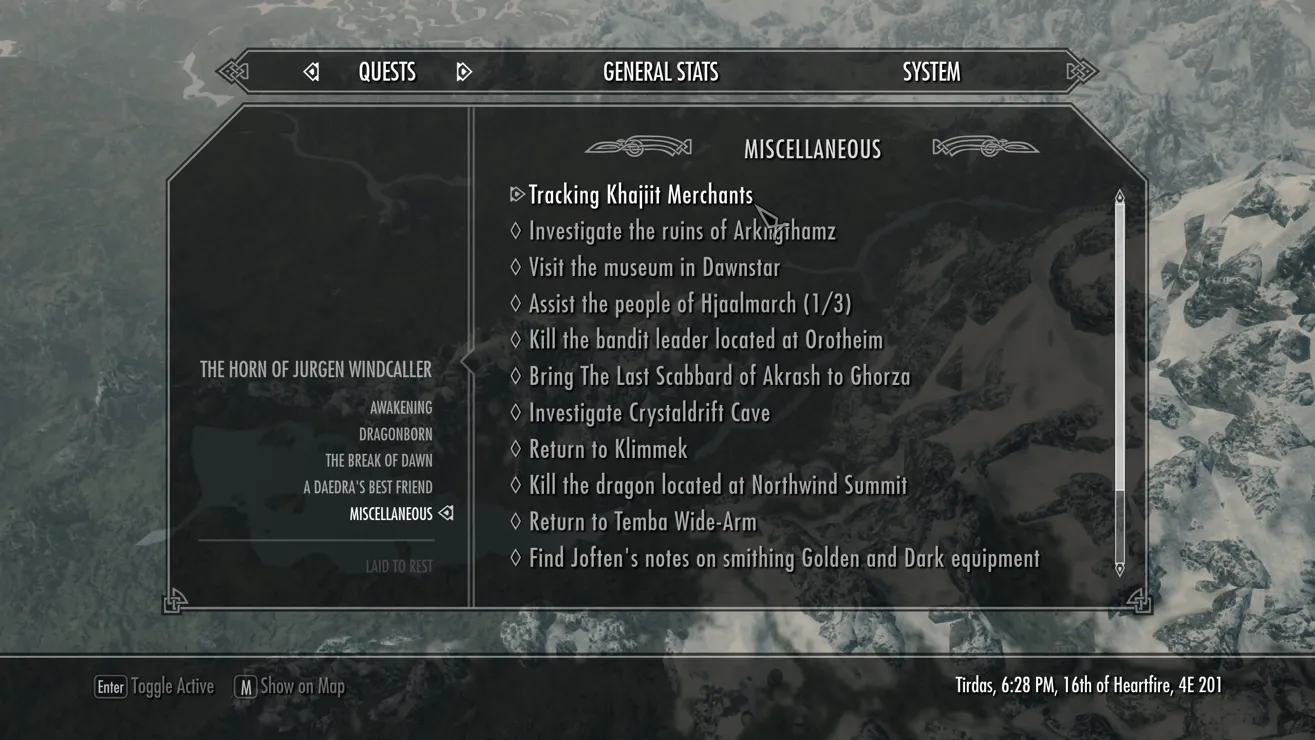The width and height of the screenshot is (1315, 740).
Task: Select the Return to Klimmek objective
Action: [608, 449]
